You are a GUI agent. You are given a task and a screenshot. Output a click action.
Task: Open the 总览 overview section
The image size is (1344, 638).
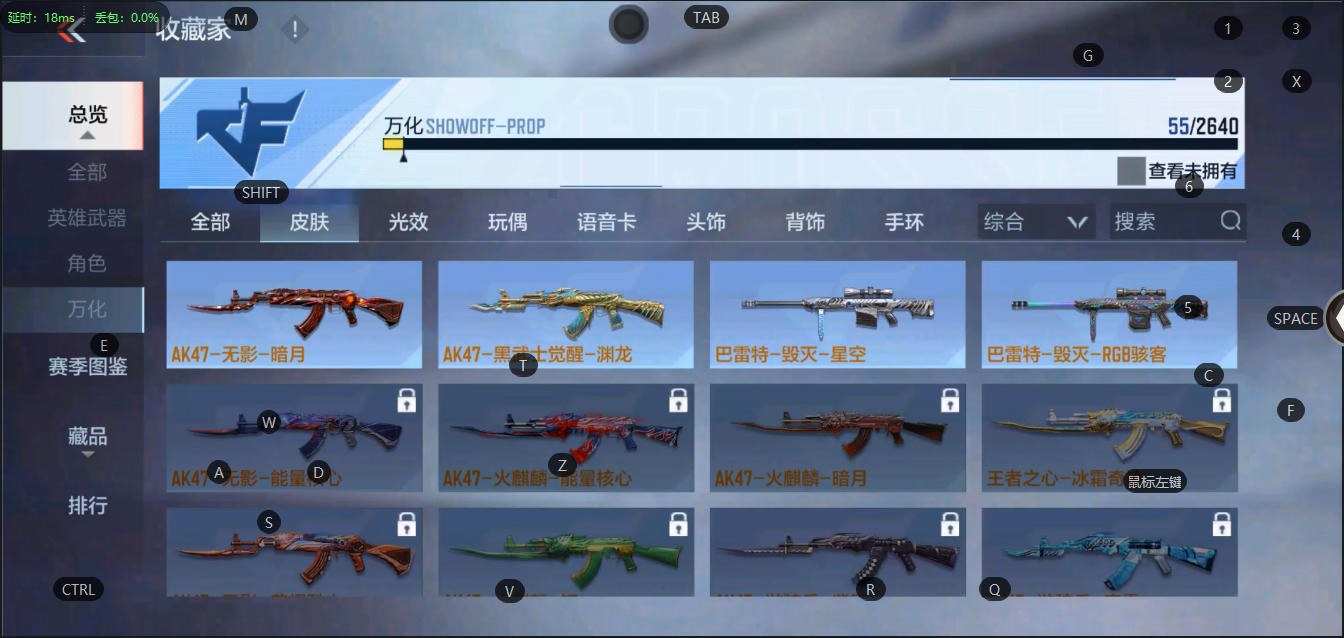(x=87, y=115)
